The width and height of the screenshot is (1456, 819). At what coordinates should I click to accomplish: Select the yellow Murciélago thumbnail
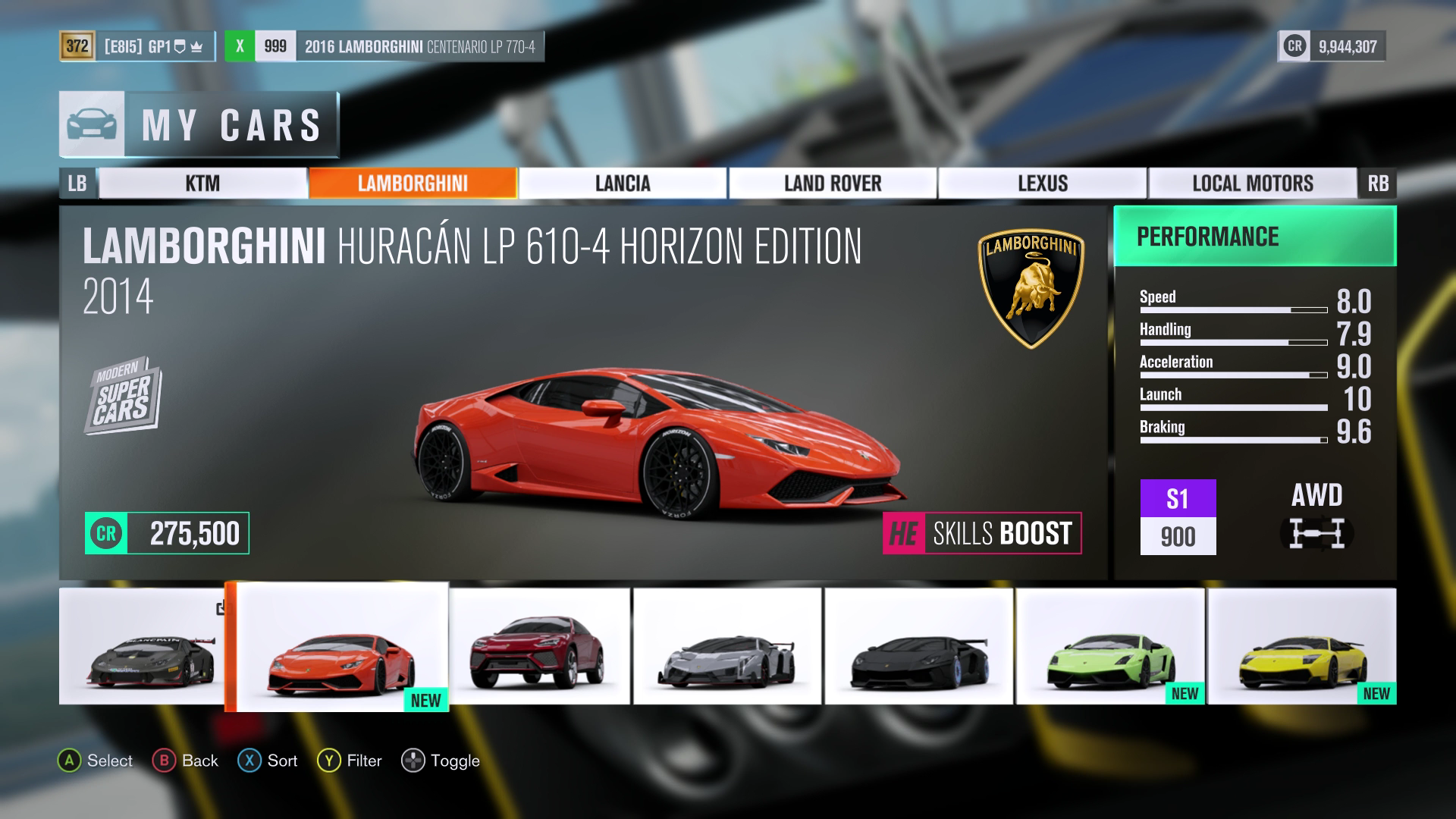click(x=1301, y=646)
